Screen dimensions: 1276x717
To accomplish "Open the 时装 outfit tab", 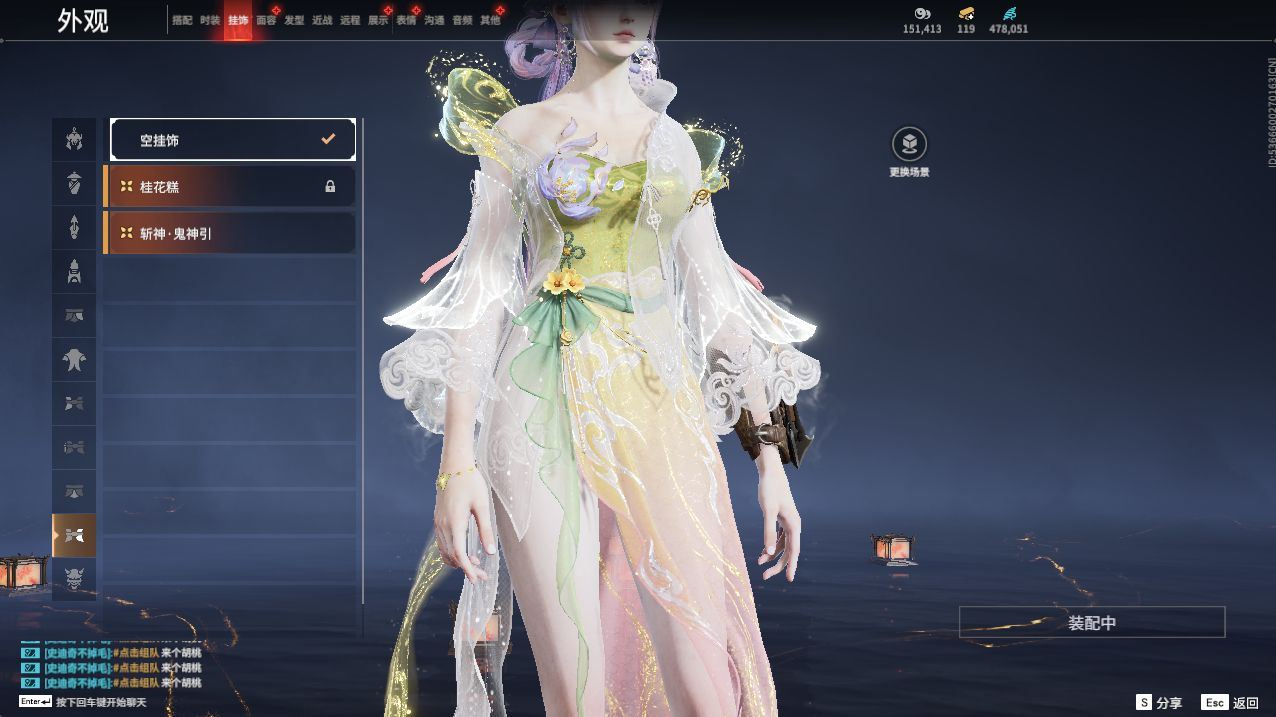I will click(x=210, y=20).
